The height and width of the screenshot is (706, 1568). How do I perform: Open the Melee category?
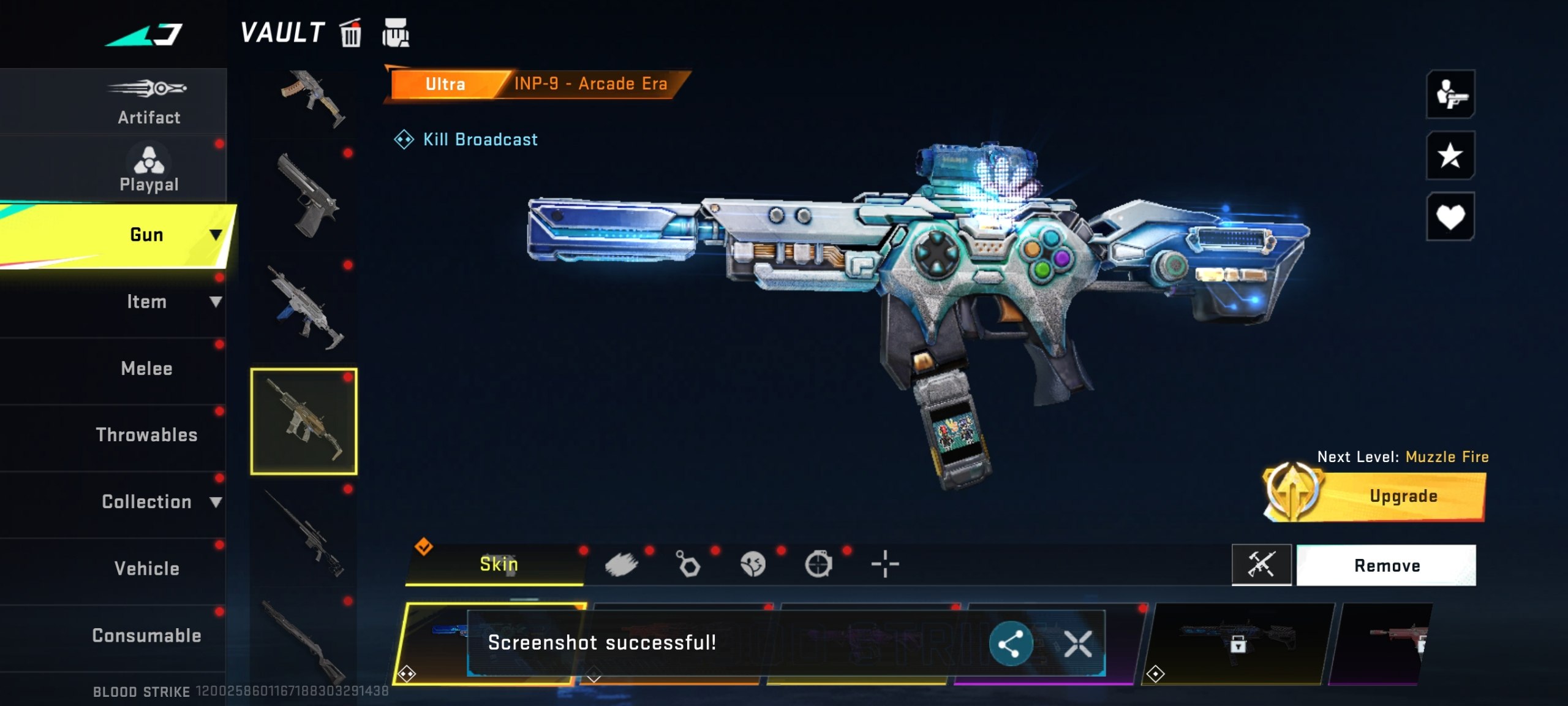pyautogui.click(x=146, y=368)
